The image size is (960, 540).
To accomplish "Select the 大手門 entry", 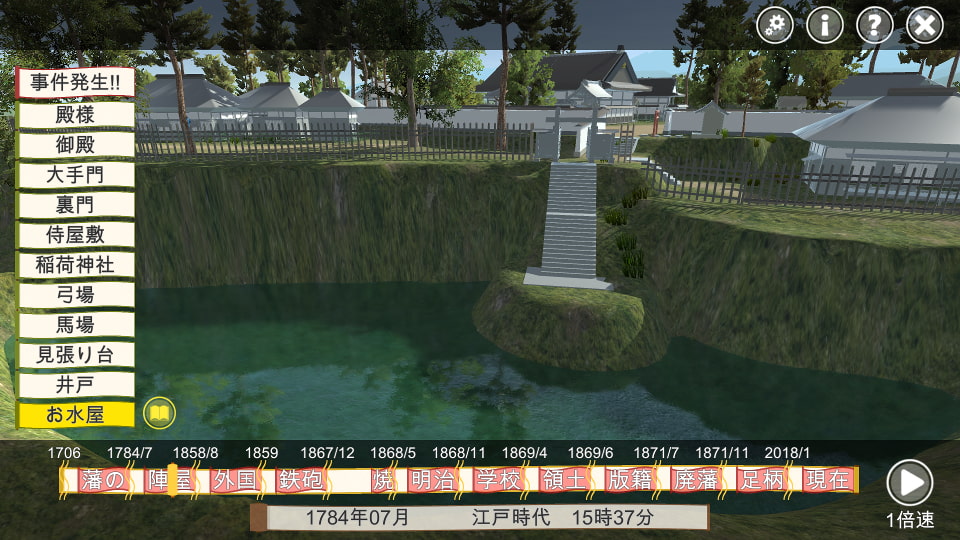I will point(75,174).
